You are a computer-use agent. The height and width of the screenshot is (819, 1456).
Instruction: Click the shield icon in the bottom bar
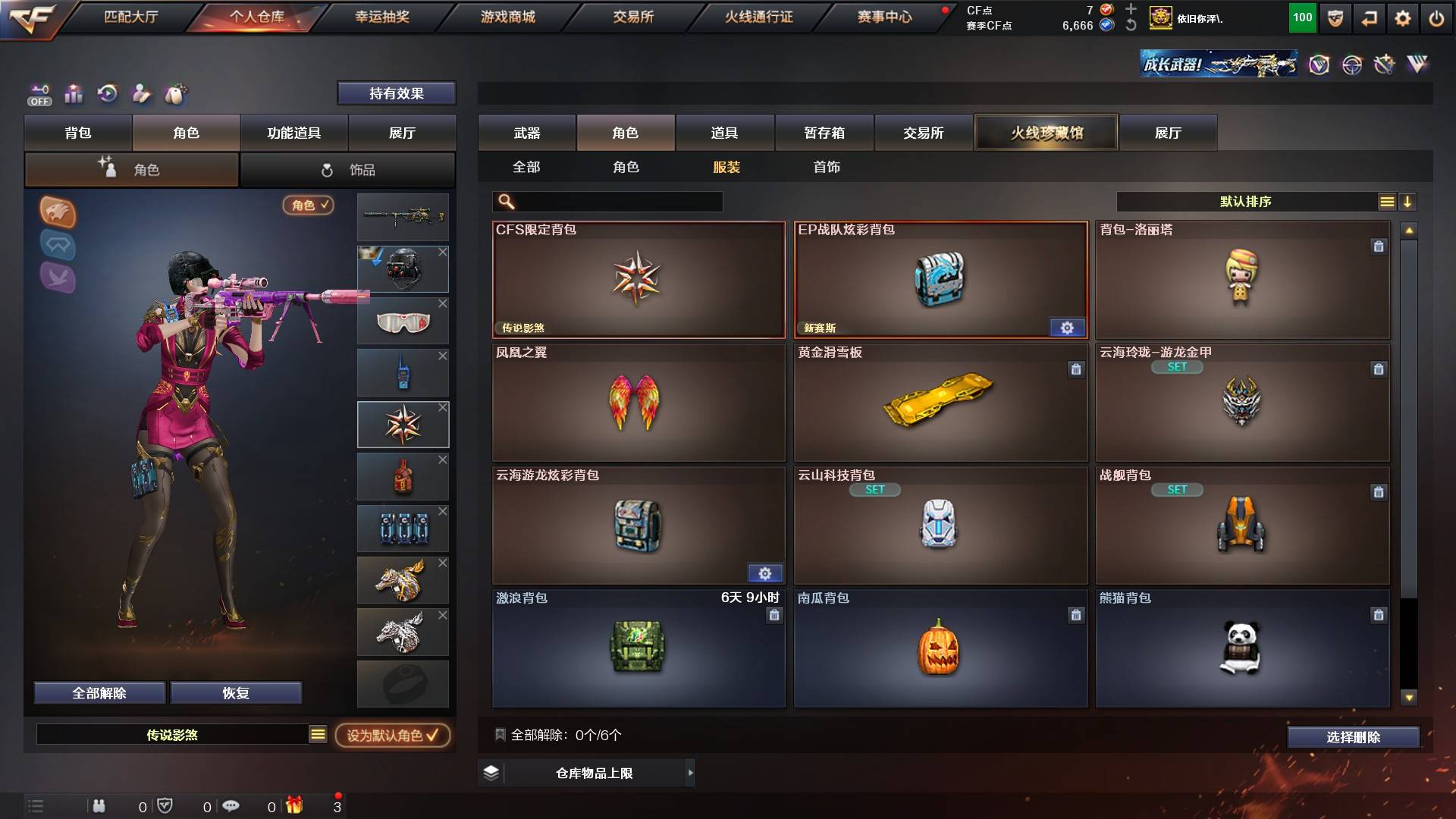(x=166, y=805)
